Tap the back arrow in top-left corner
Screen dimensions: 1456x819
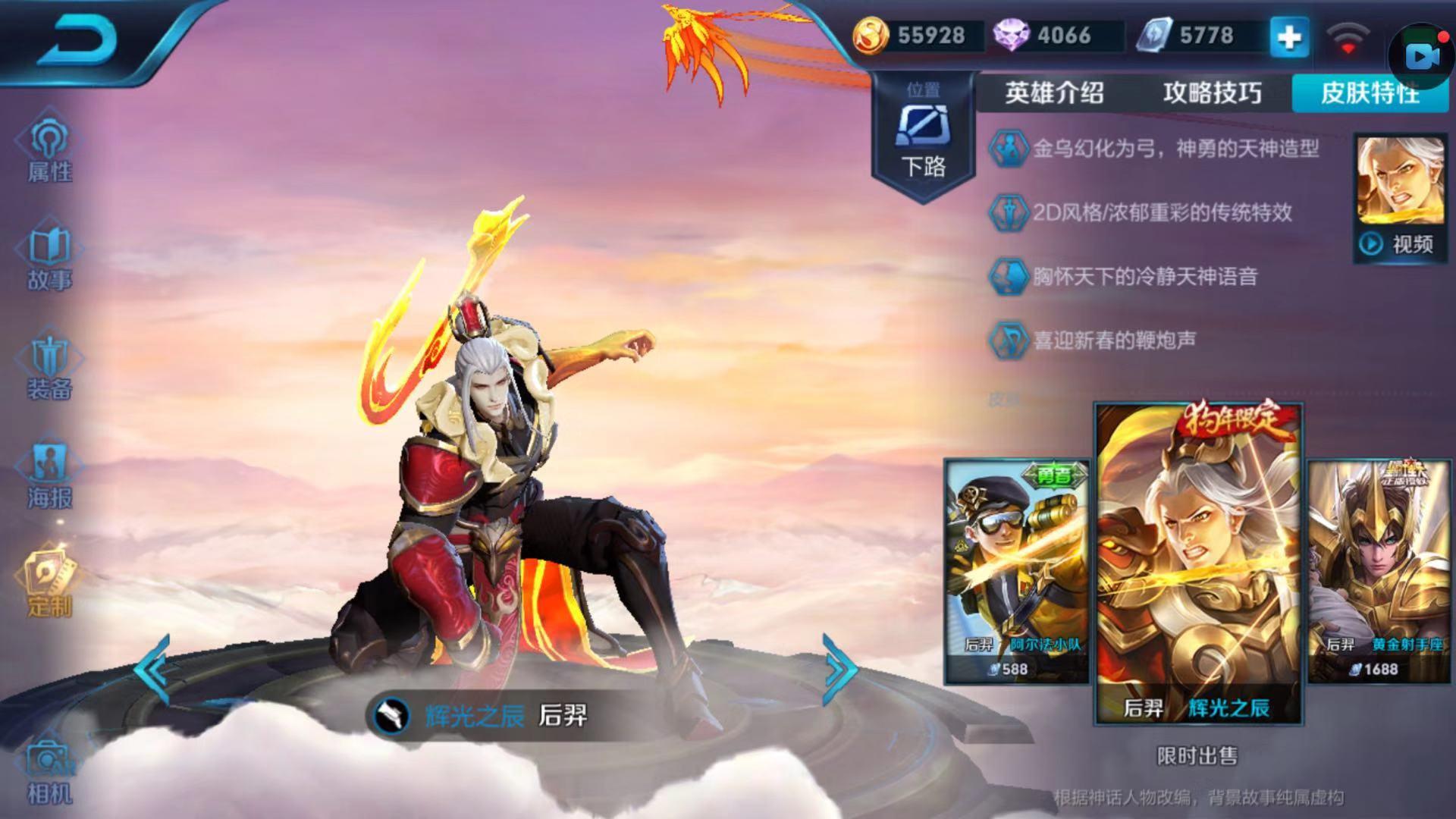[76, 38]
